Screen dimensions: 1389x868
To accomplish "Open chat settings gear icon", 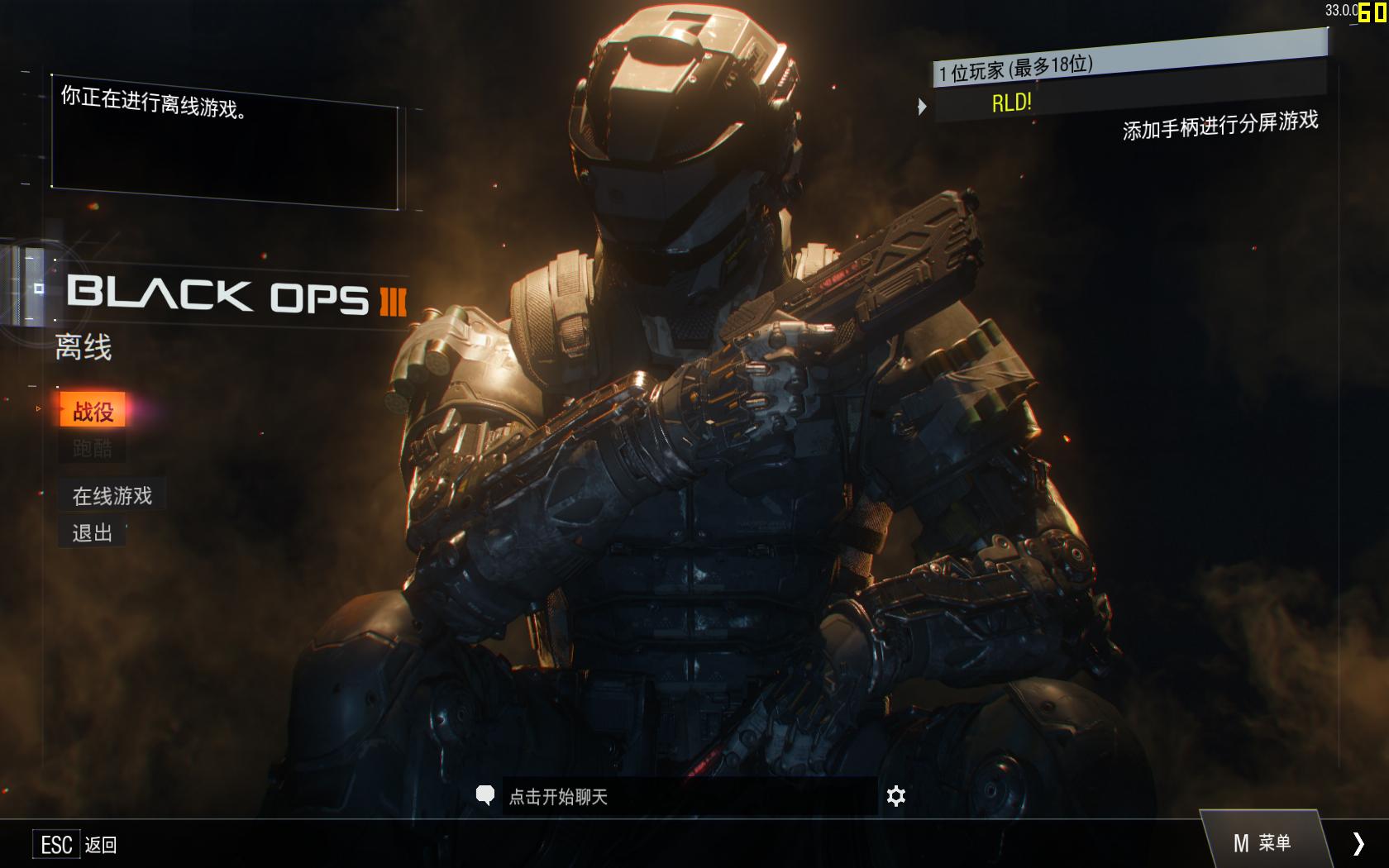I will point(895,796).
